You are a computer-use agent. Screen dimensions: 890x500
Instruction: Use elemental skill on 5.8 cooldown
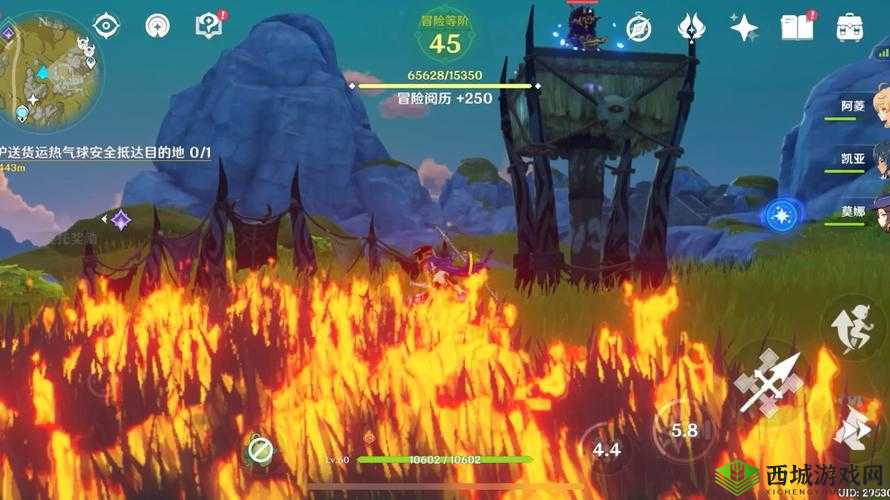tap(685, 430)
